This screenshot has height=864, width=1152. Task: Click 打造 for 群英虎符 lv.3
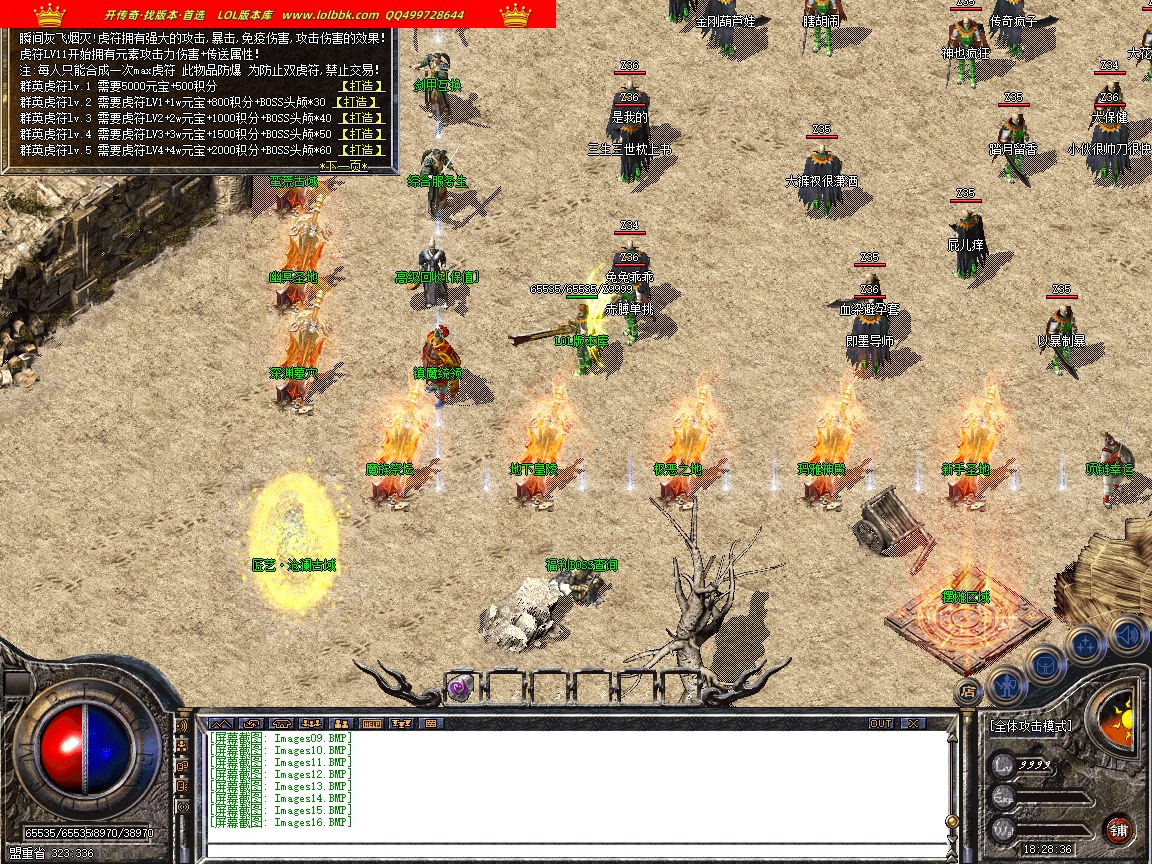coord(364,118)
